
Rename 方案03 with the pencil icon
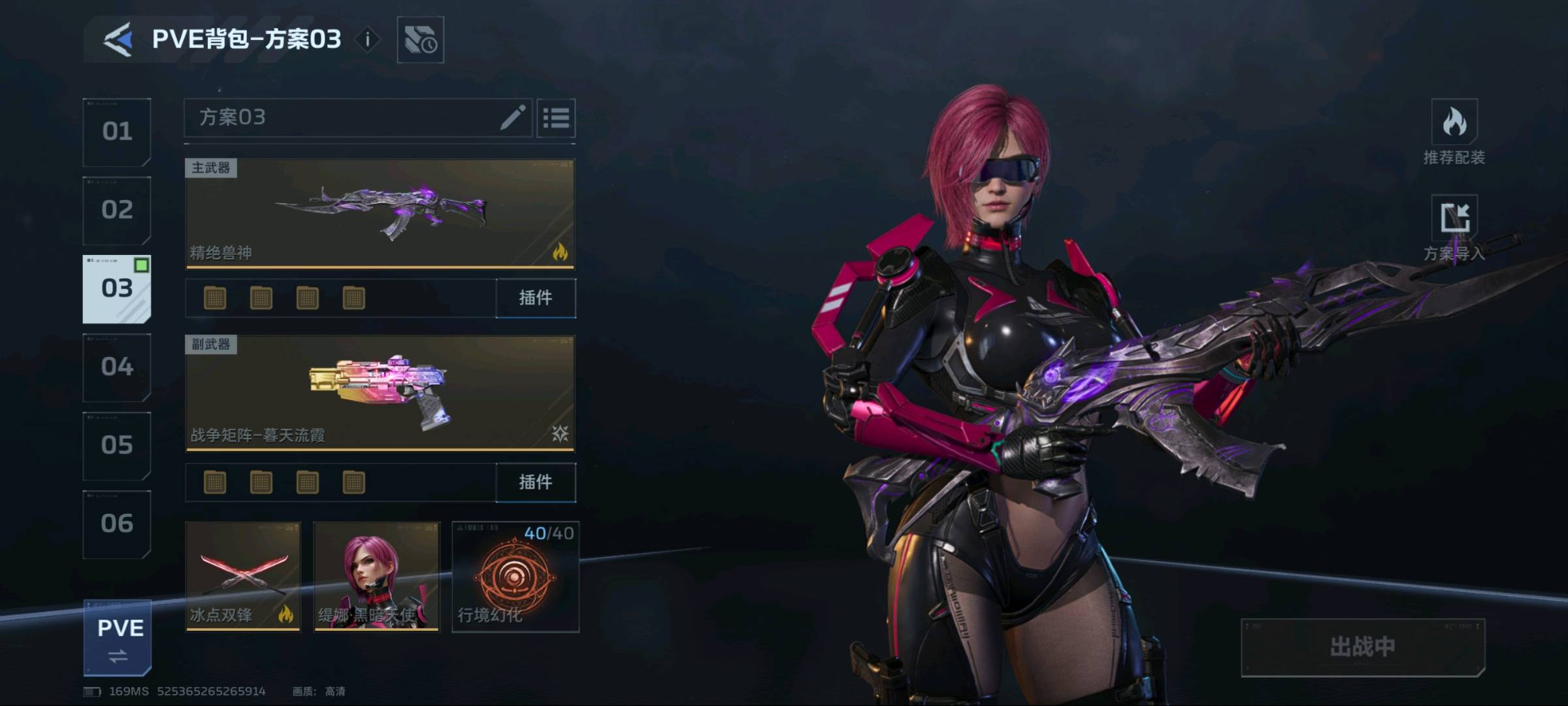[513, 118]
